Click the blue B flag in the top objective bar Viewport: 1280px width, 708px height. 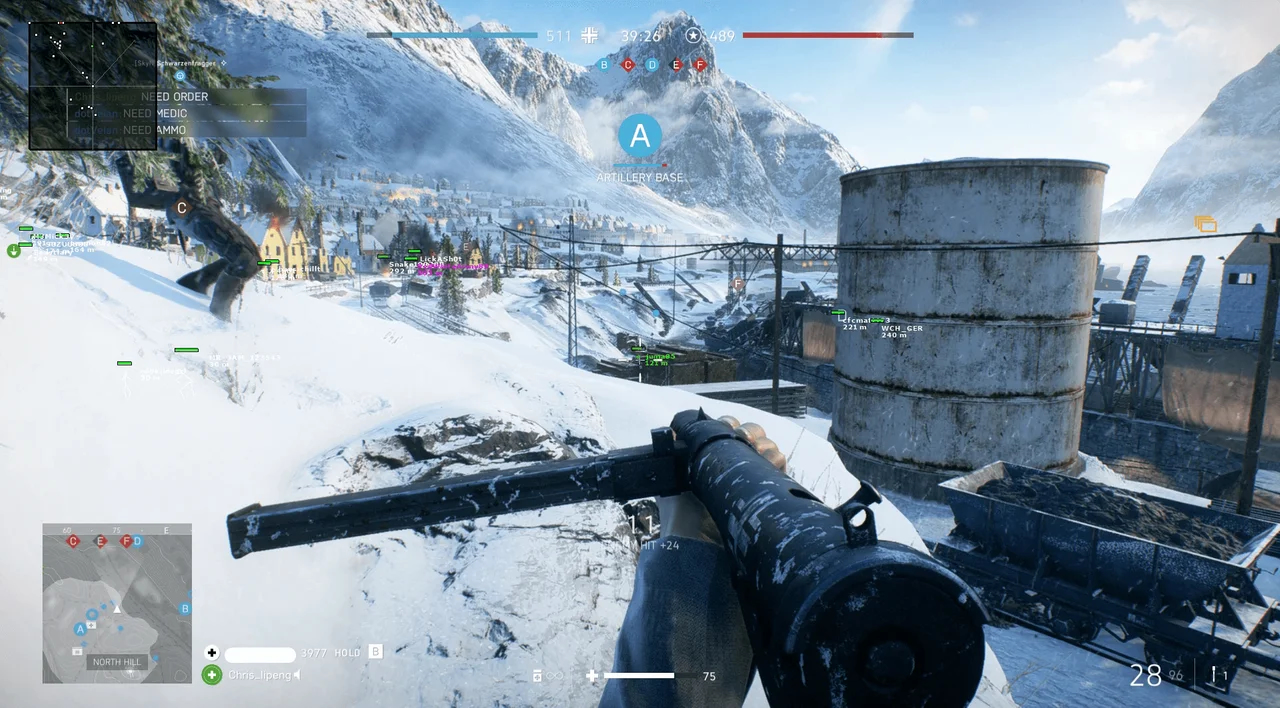[x=603, y=65]
